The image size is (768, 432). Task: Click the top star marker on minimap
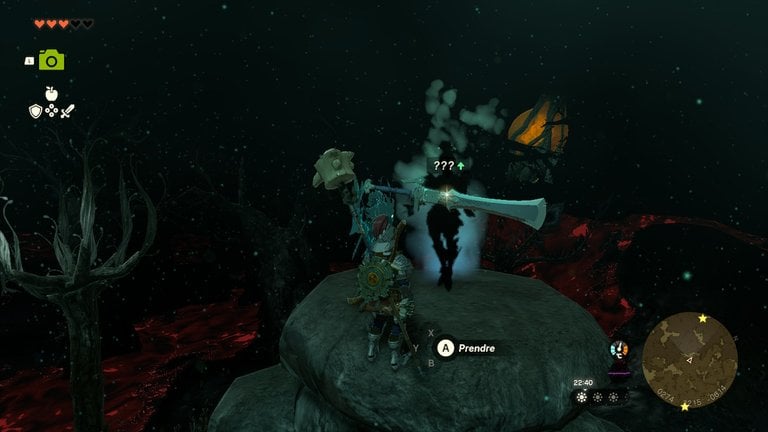point(703,318)
